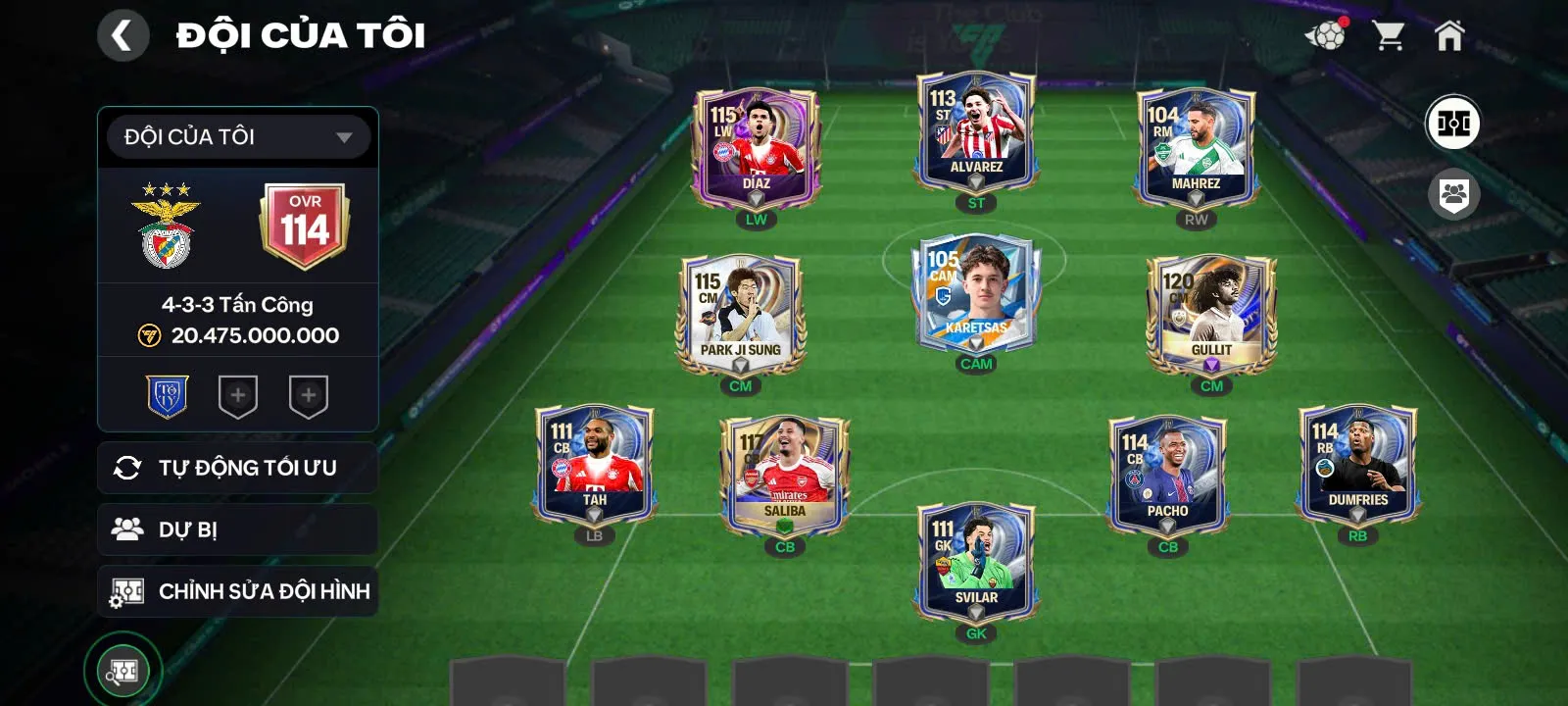Pick the Park Ji Sung card
The image size is (1568, 706).
[x=741, y=314]
